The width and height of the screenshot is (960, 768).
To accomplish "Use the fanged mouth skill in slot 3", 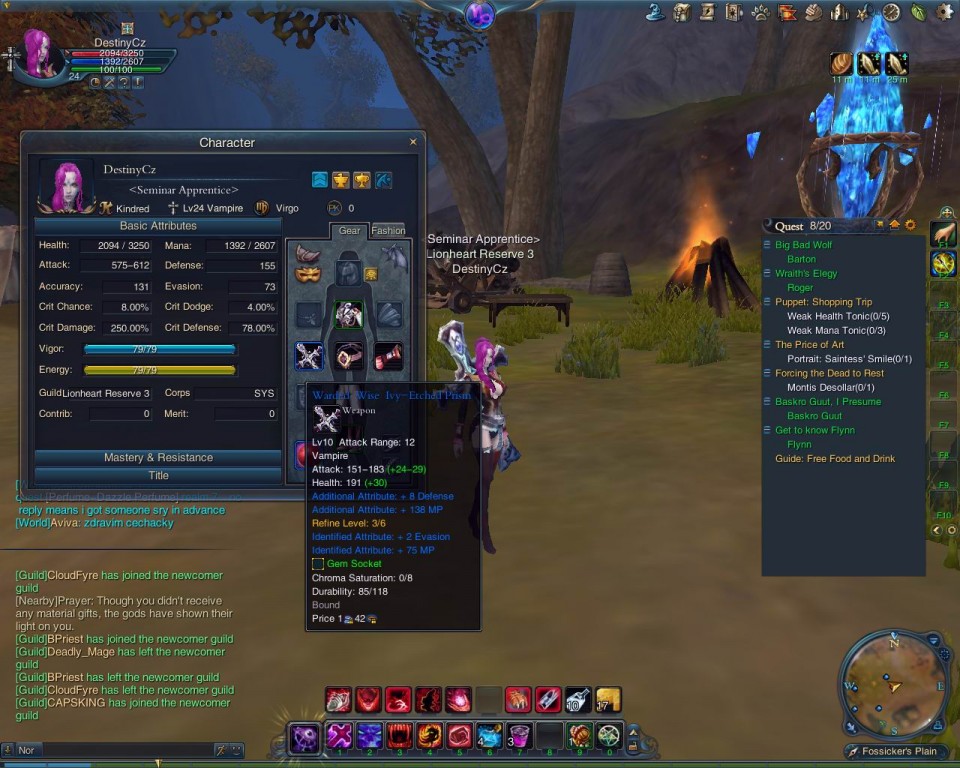I will 399,737.
